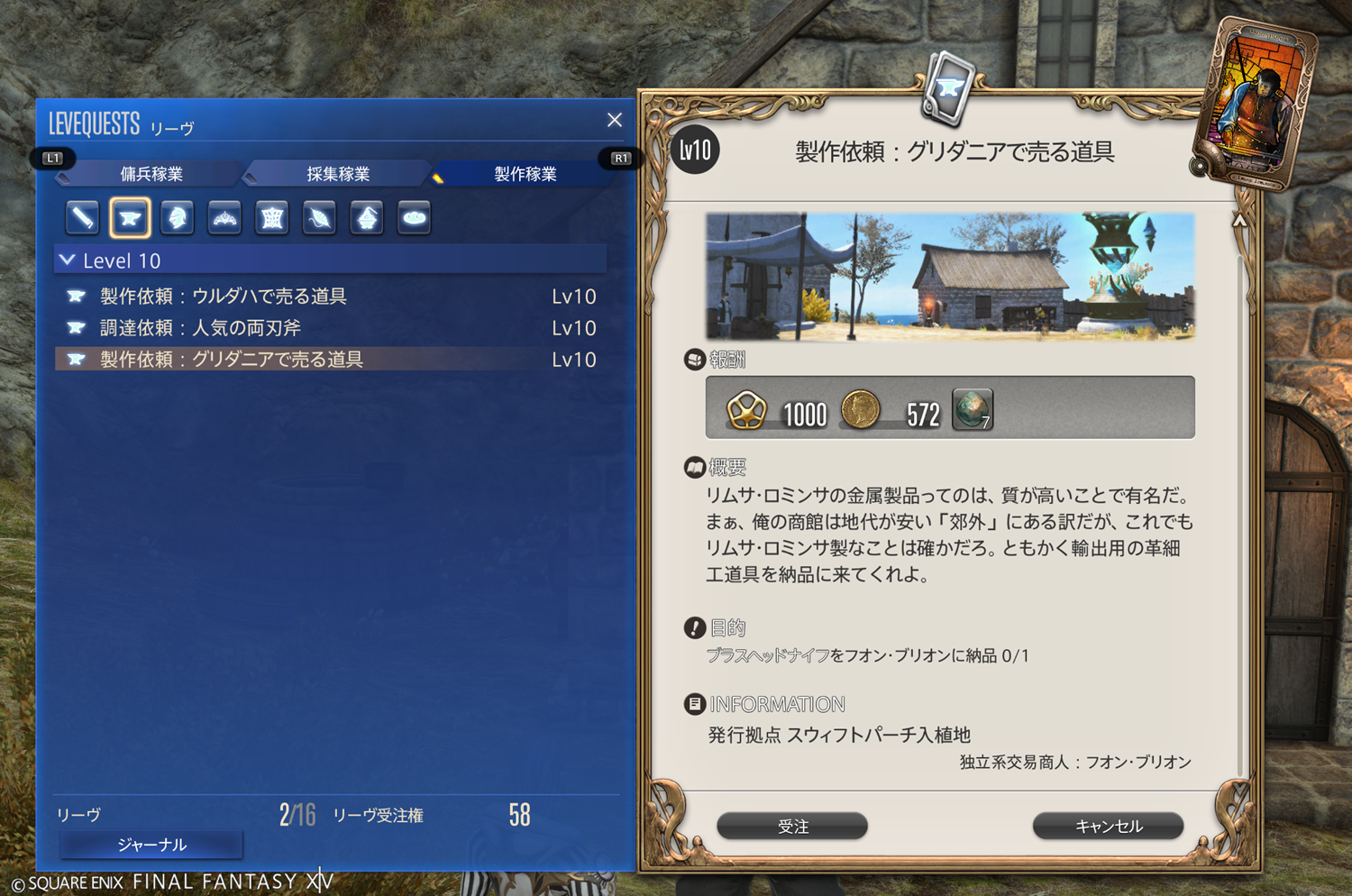
Task: Choose the goldsmith tiara class icon
Action: coord(224,217)
